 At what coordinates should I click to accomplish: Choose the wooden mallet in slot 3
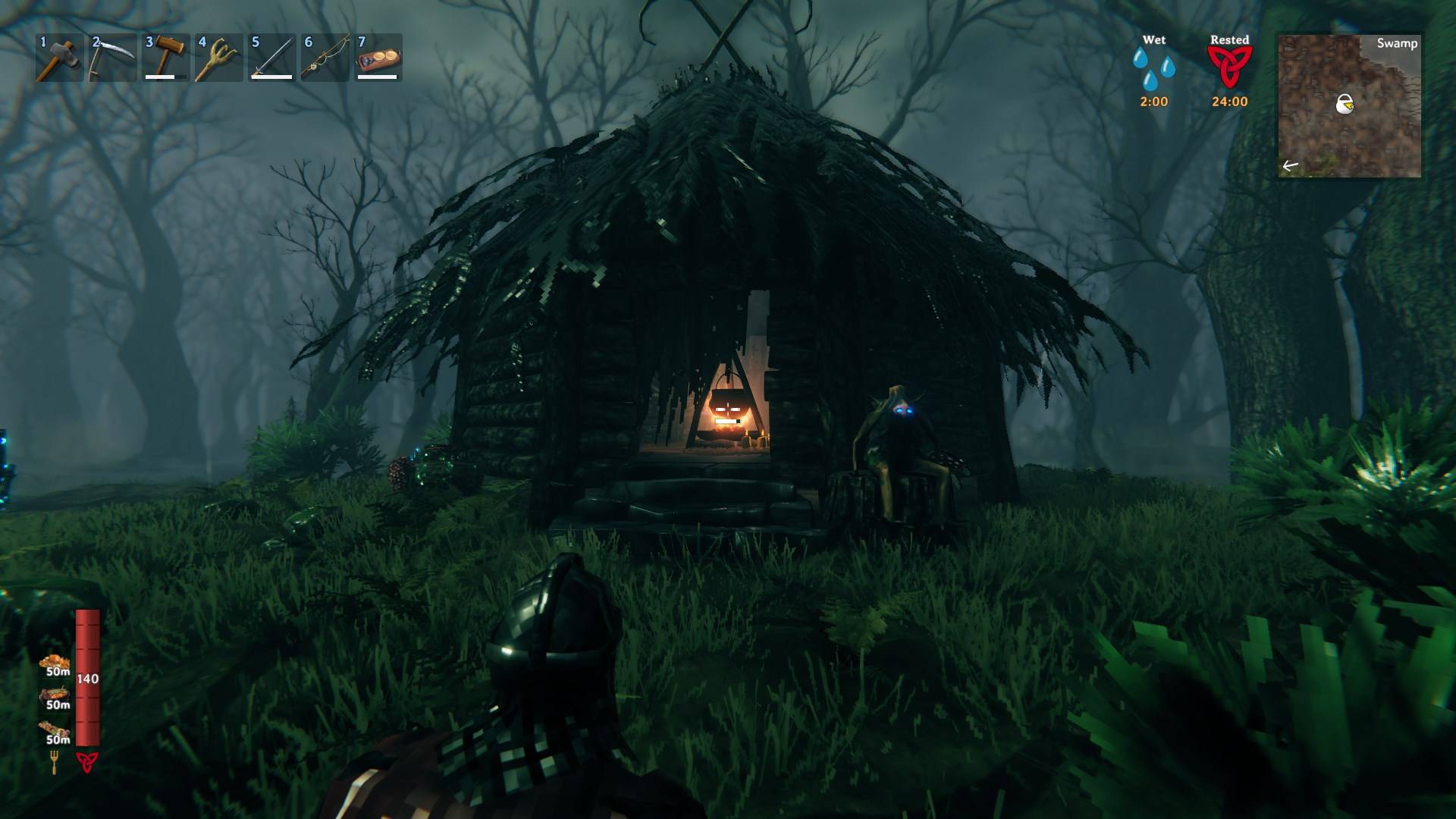pos(165,58)
